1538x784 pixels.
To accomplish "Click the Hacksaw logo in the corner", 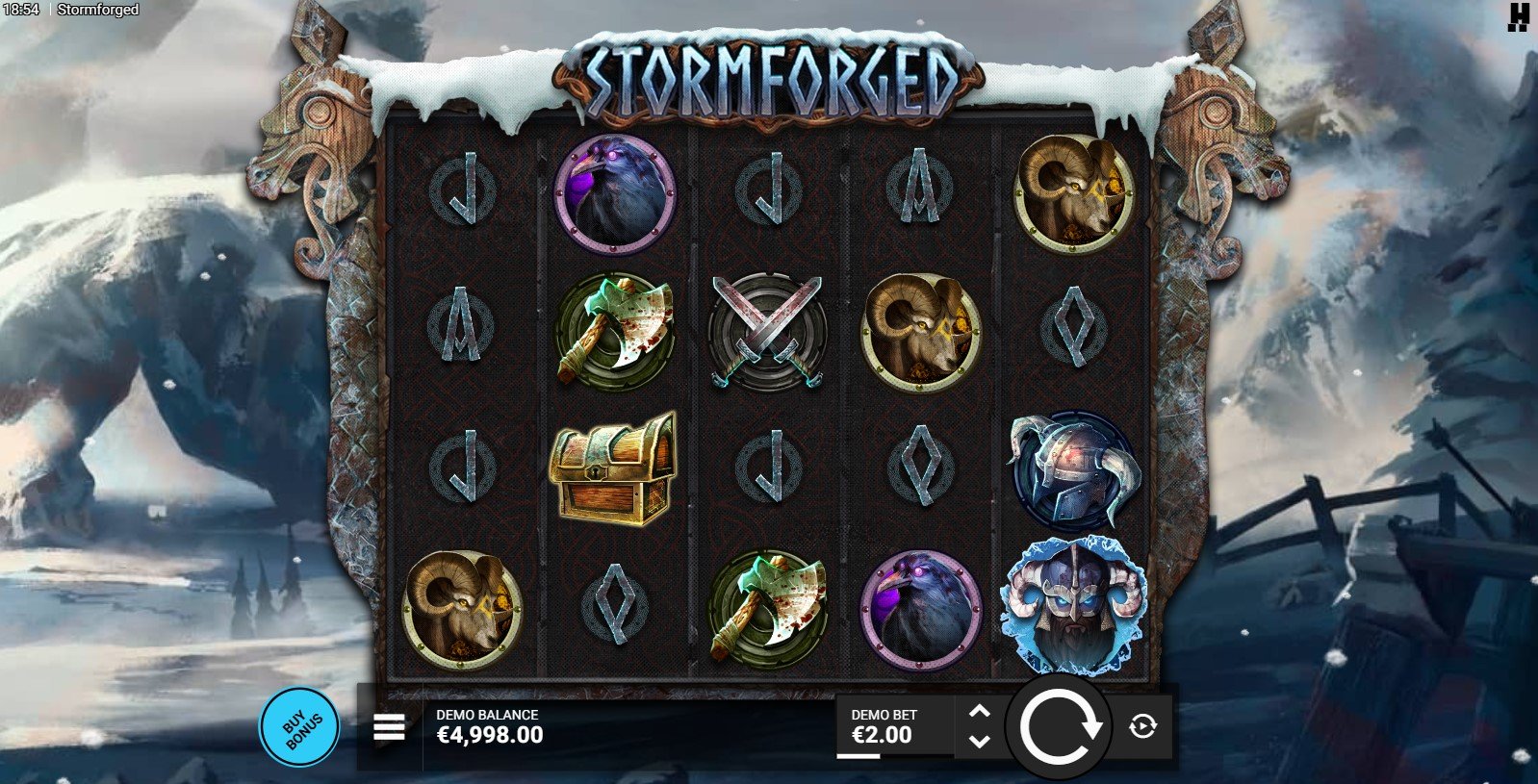I will coord(1519,17).
